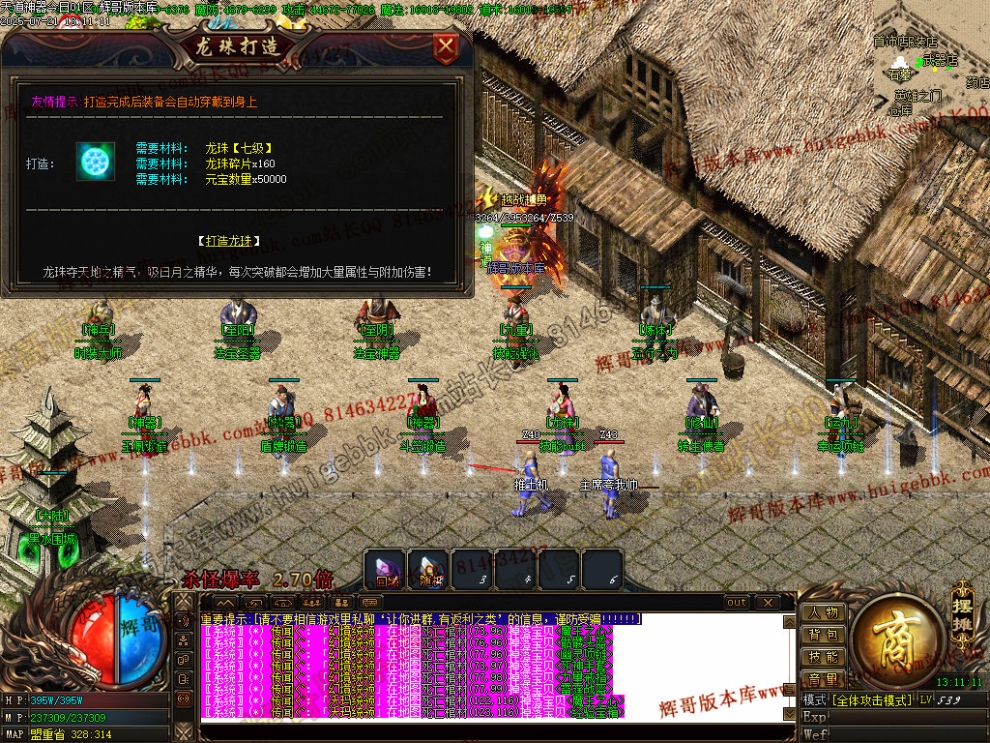The image size is (990, 743).
Task: Use the item in the second hotbar slot
Action: (x=428, y=570)
